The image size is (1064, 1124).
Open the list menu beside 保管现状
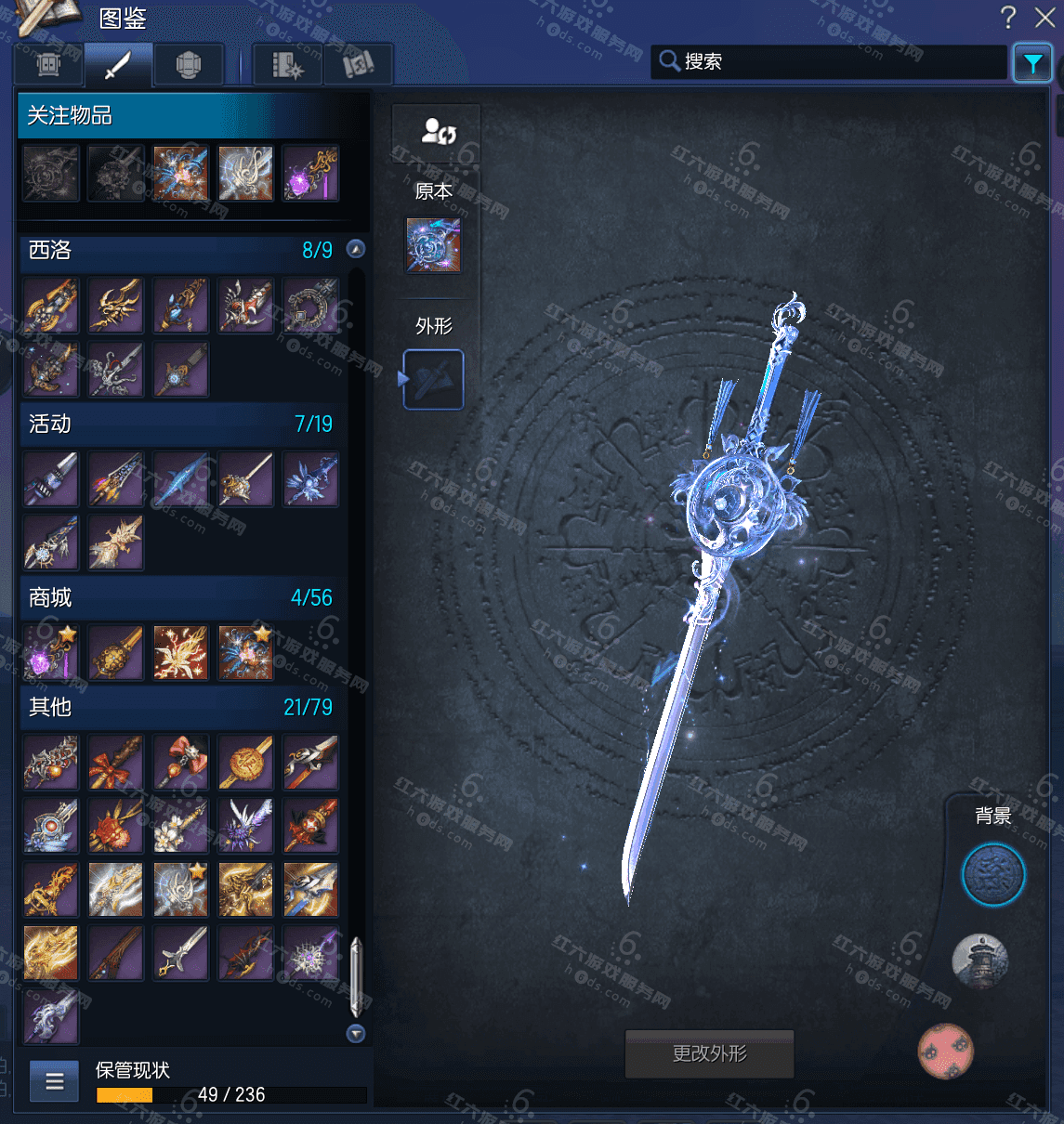[x=55, y=1081]
